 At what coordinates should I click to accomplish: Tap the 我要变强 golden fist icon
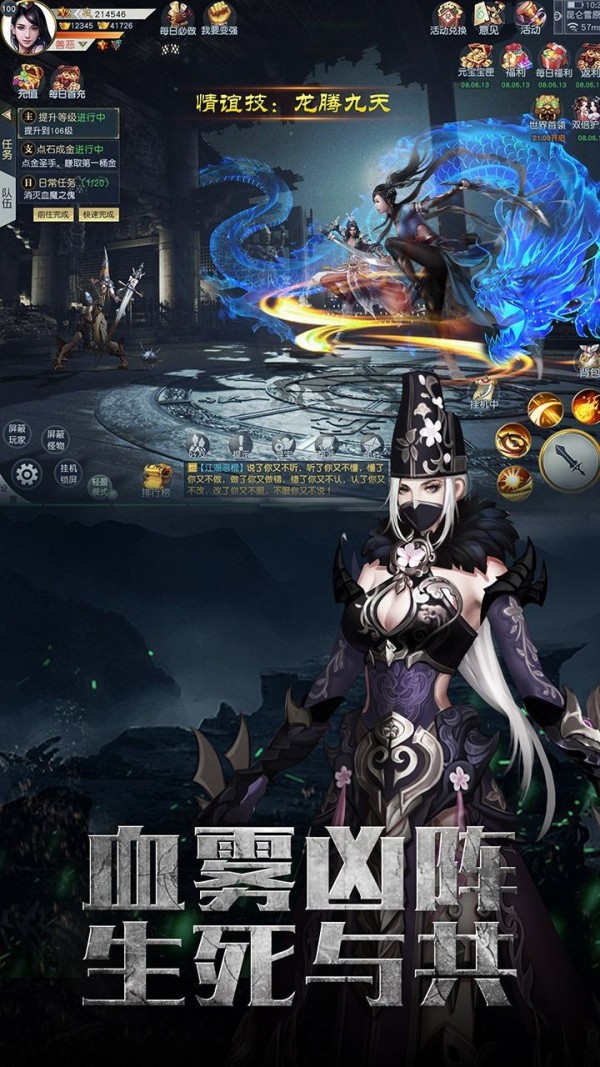(217, 18)
